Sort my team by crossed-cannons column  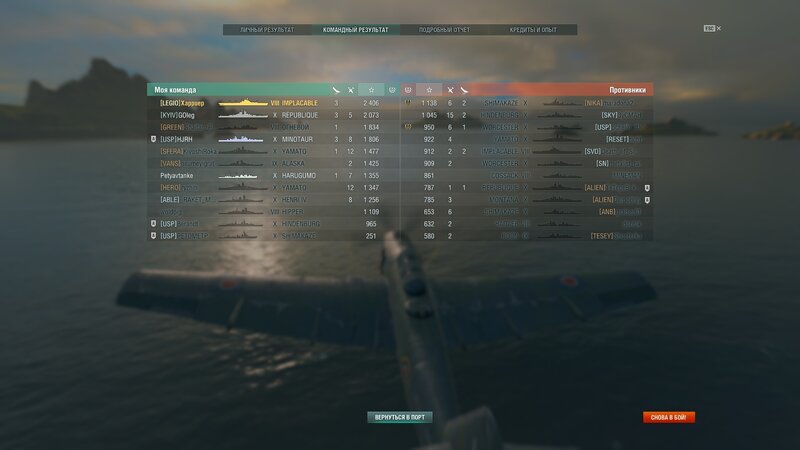tap(350, 90)
